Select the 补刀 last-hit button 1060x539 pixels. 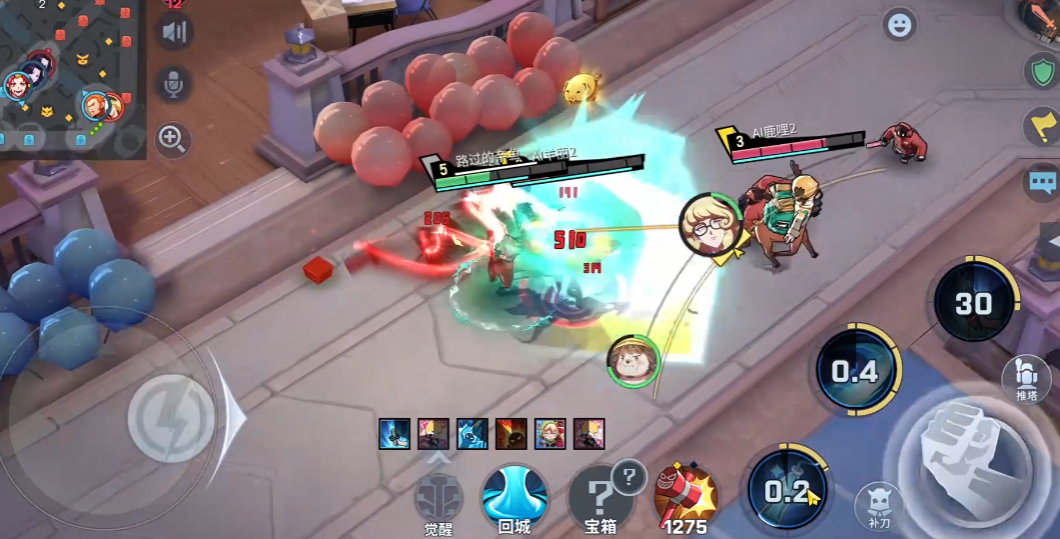[877, 505]
